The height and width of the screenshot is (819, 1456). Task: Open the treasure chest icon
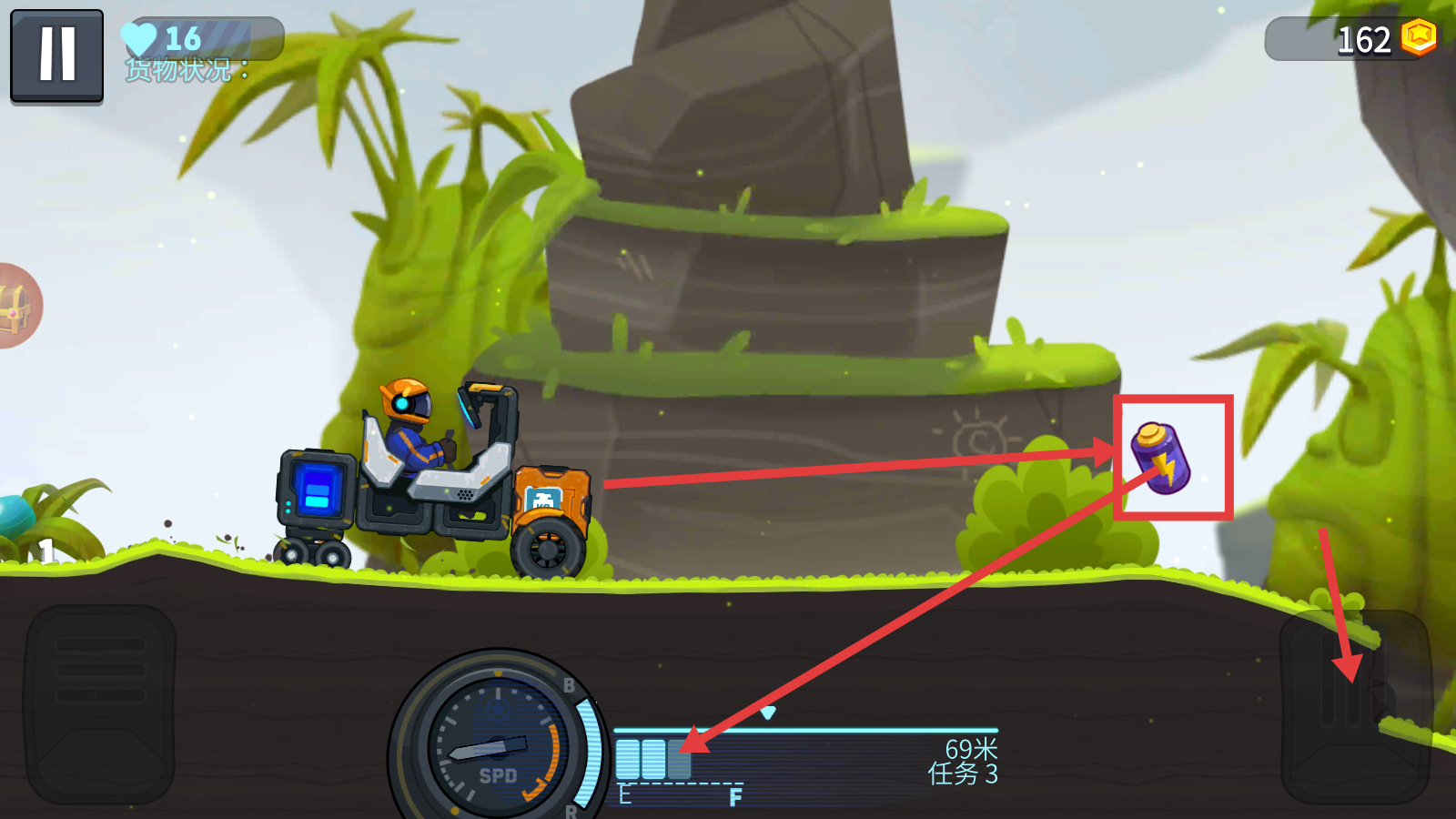15,307
